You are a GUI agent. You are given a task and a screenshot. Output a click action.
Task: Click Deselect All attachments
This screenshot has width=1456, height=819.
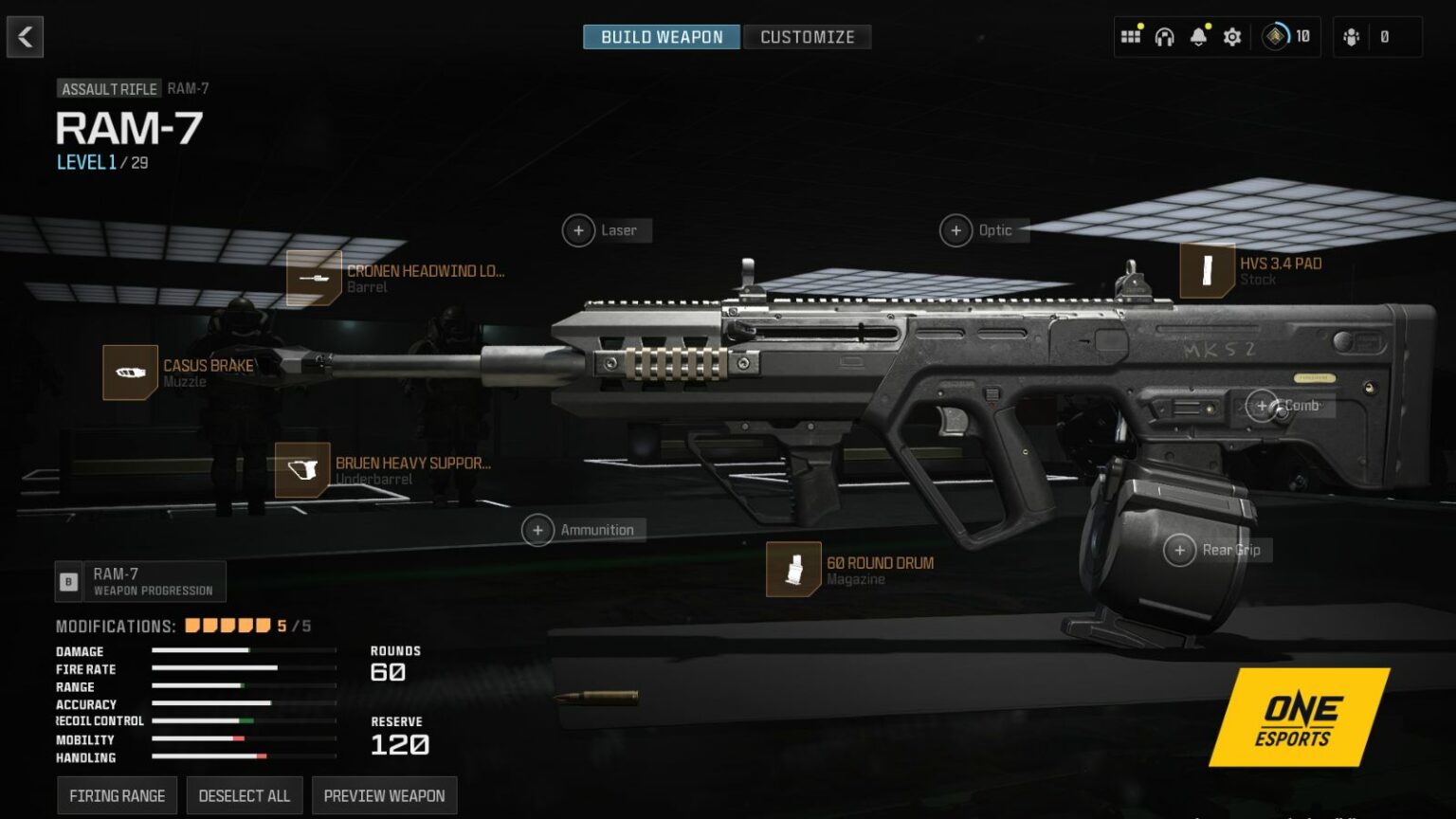point(245,795)
